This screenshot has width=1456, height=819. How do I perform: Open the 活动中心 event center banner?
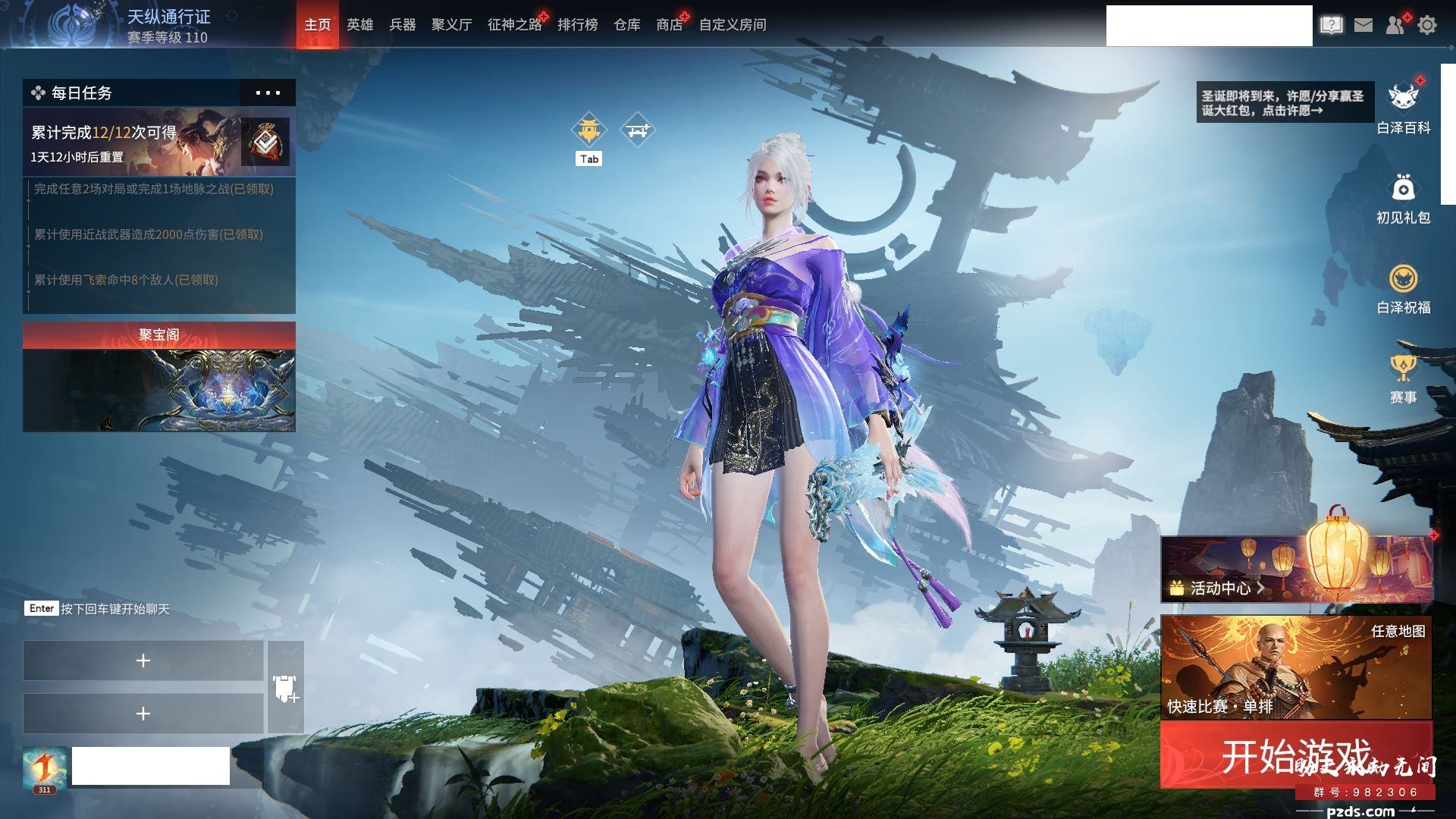pyautogui.click(x=1295, y=570)
